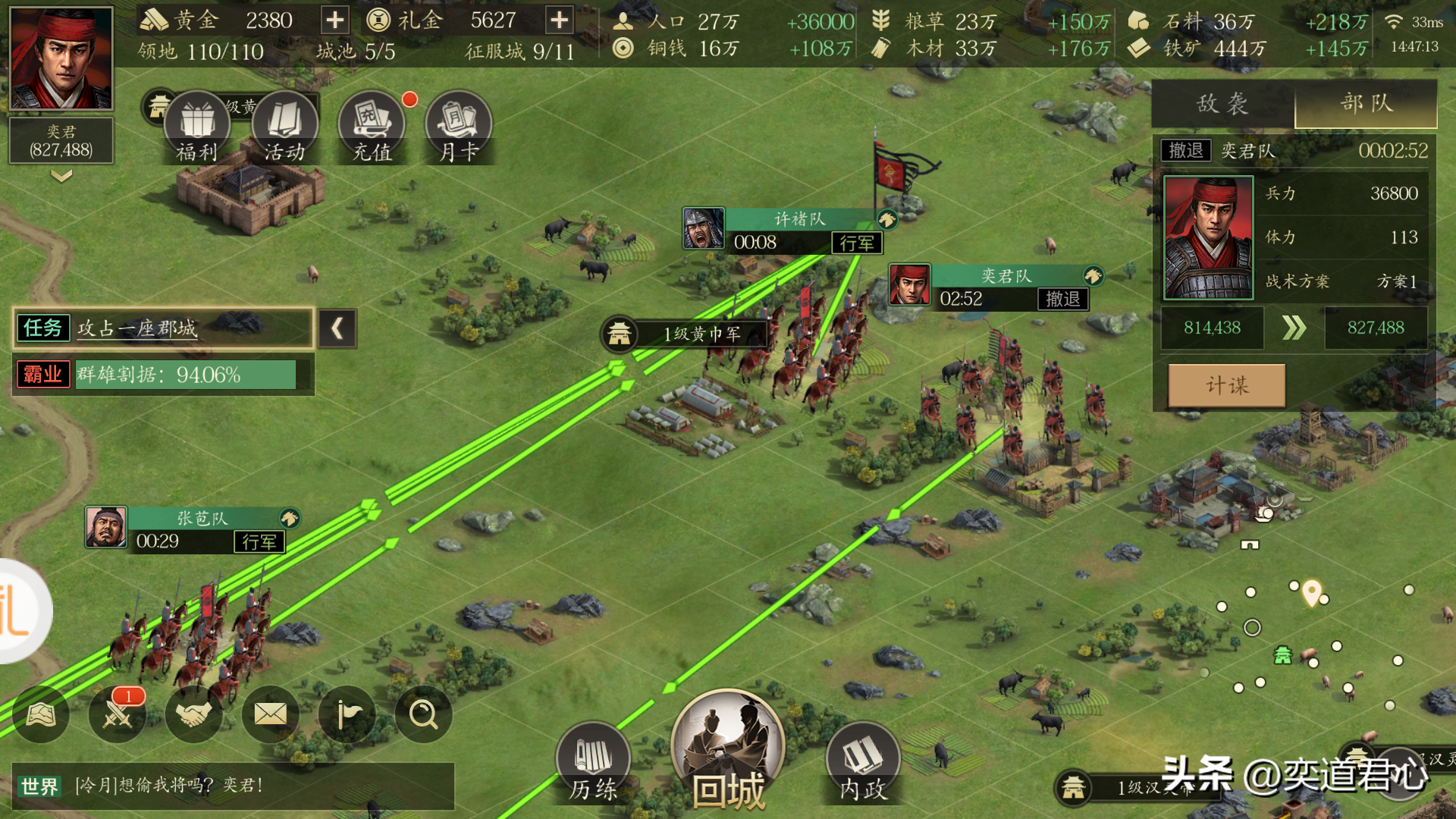
Task: Open the 福利 welfare gift icon
Action: (197, 127)
